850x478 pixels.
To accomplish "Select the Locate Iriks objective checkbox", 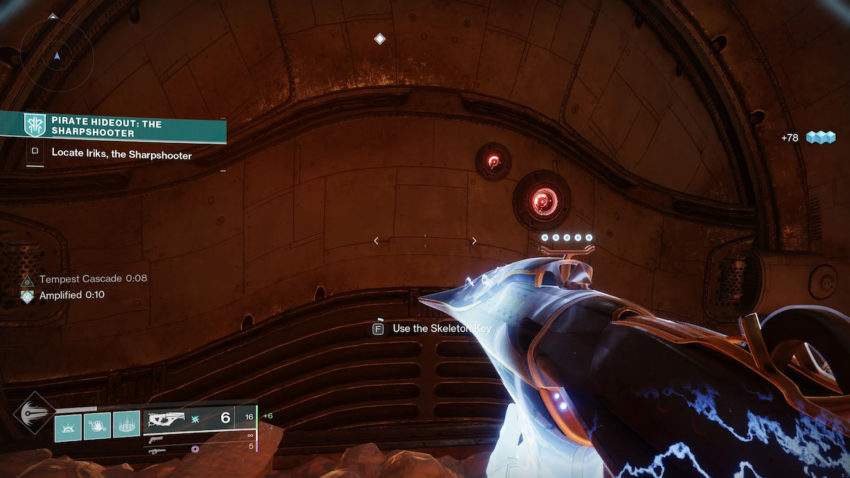I will (x=35, y=154).
